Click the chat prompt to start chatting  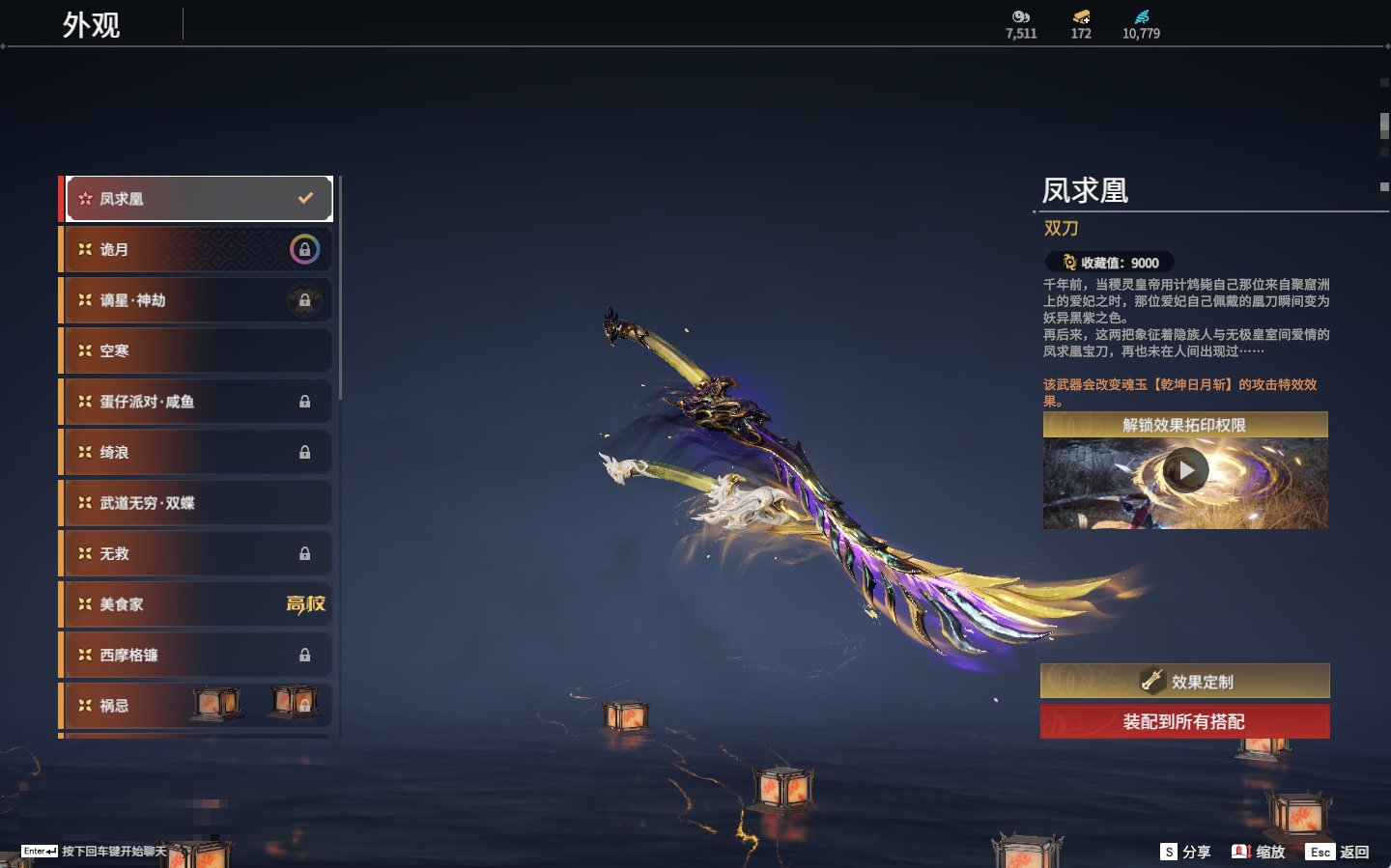[95, 852]
